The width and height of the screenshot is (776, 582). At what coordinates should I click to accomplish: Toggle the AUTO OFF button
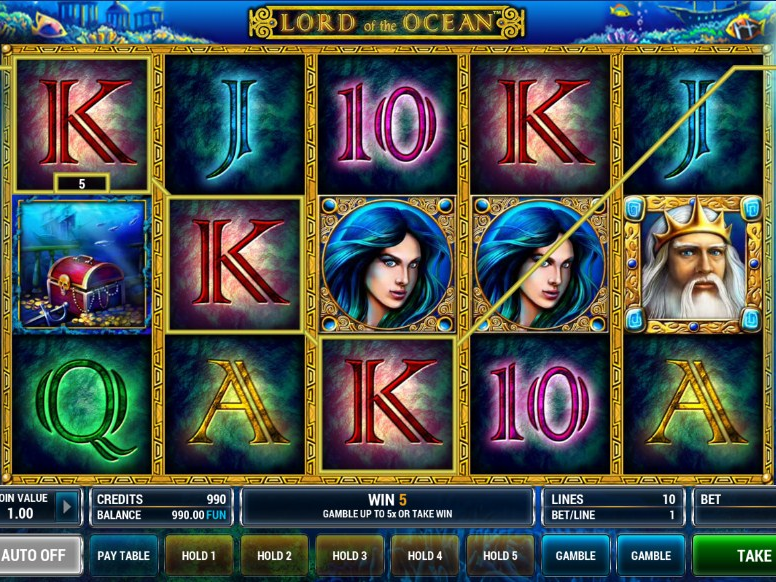tap(40, 555)
